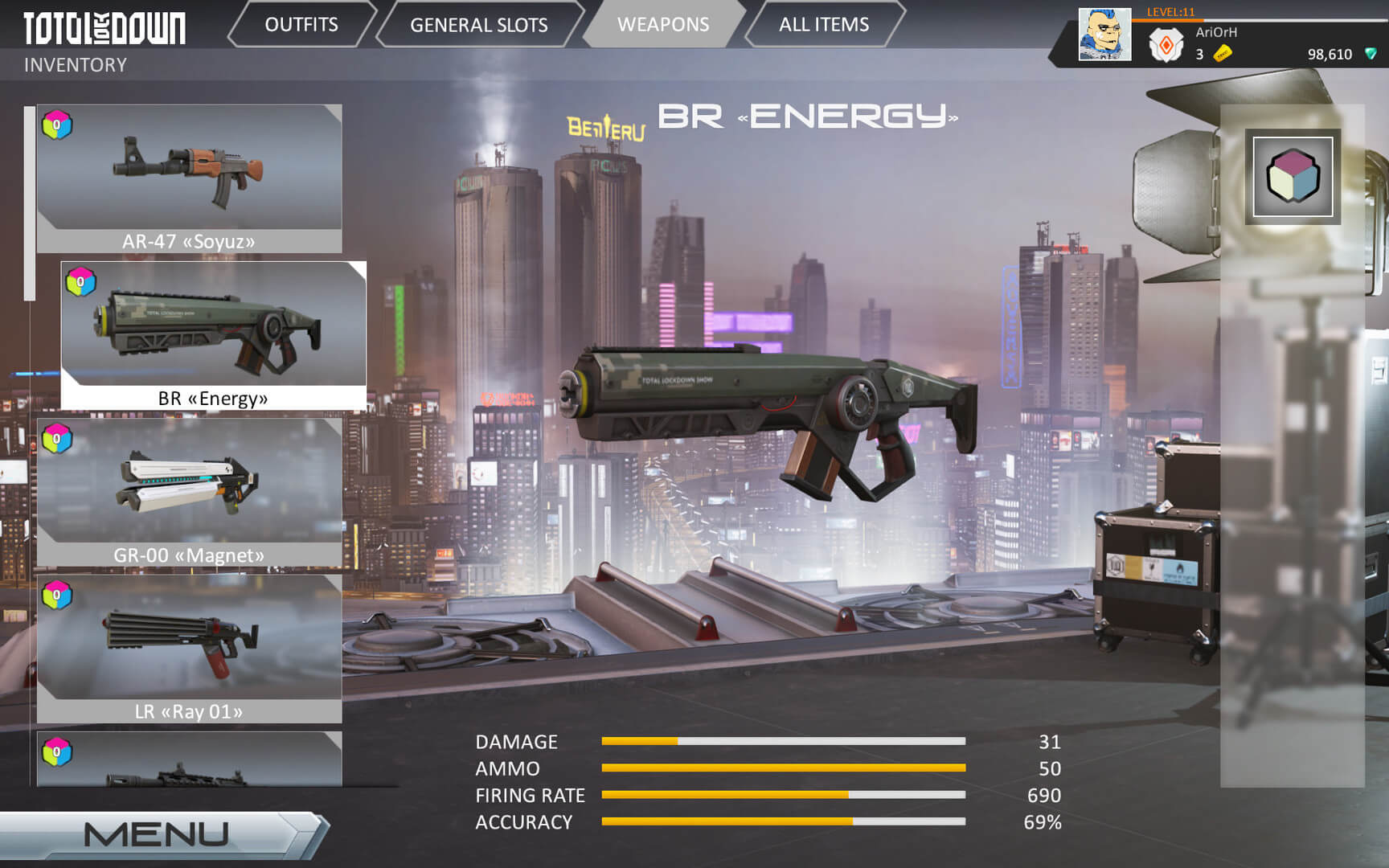Open the MENU button at bottom left
This screenshot has height=868, width=1389.
point(157,833)
